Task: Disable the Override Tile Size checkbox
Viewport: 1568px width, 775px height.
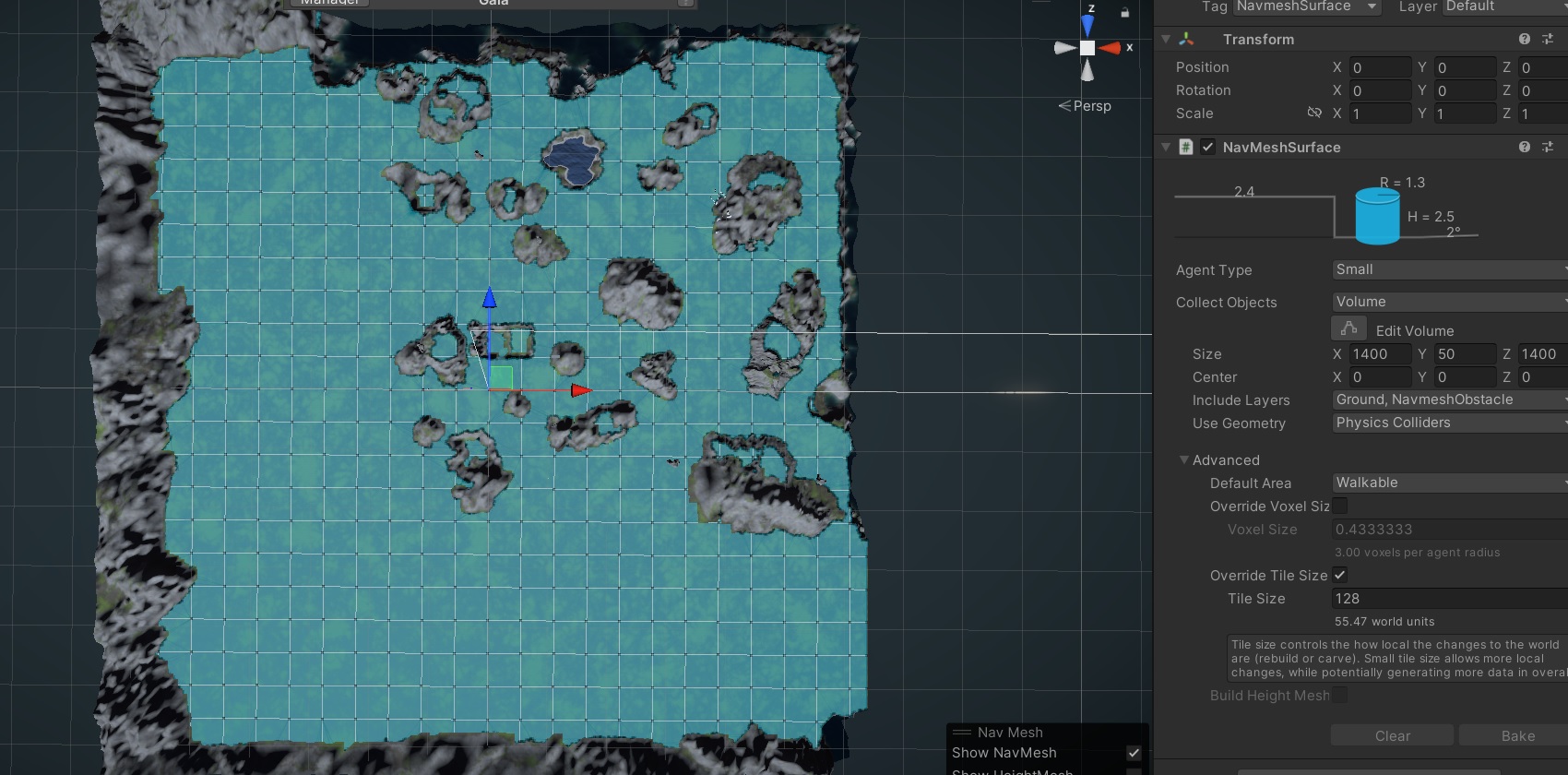Action: point(1339,575)
